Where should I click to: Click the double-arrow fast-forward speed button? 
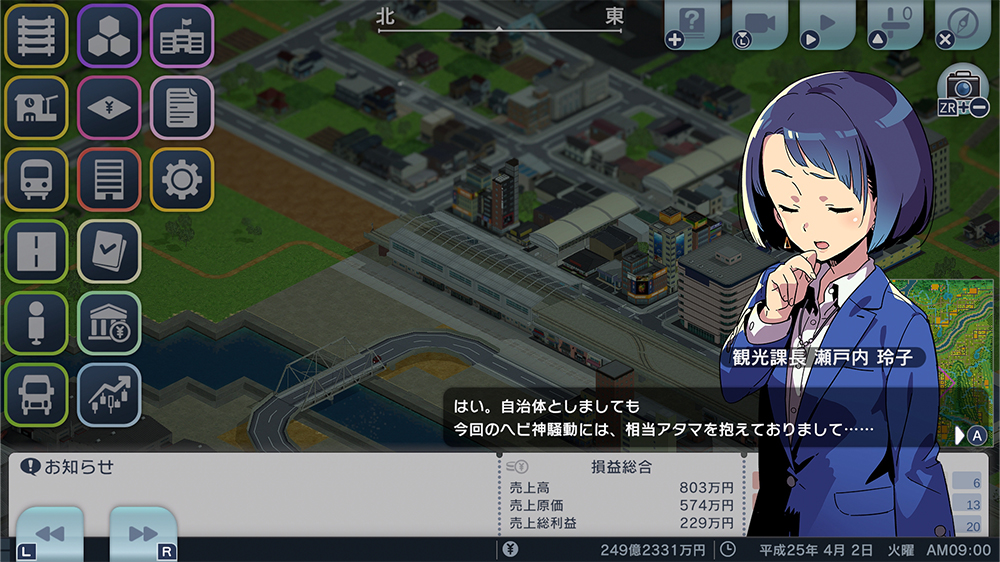point(143,534)
